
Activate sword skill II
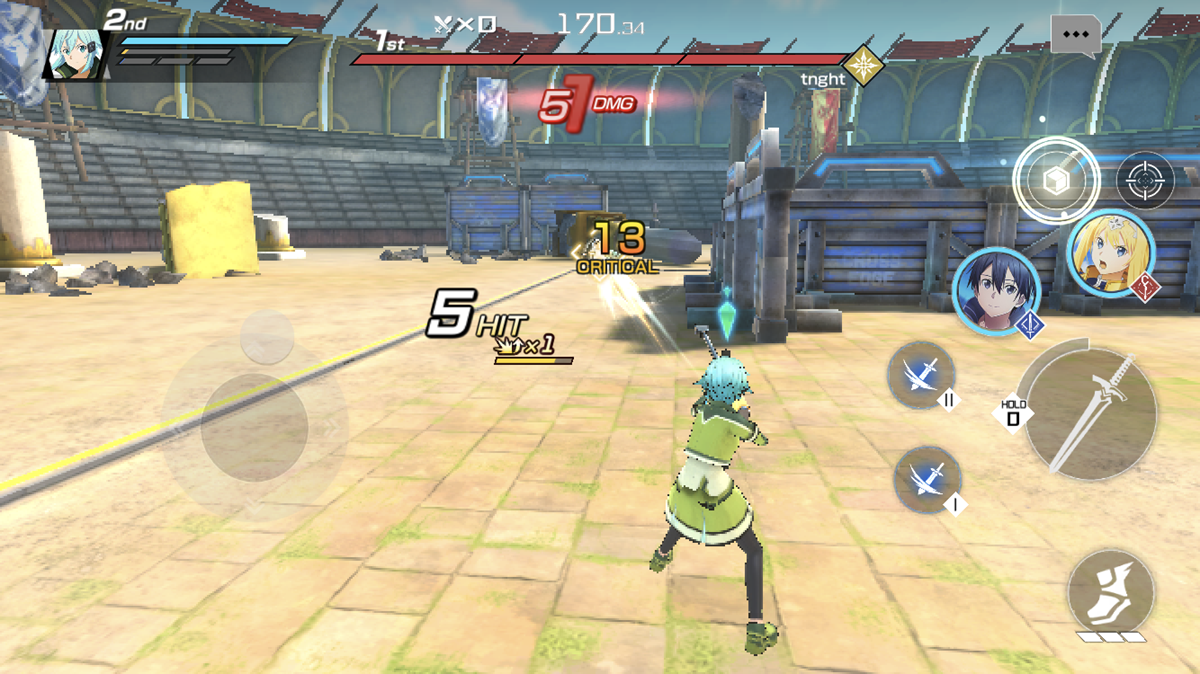(921, 375)
